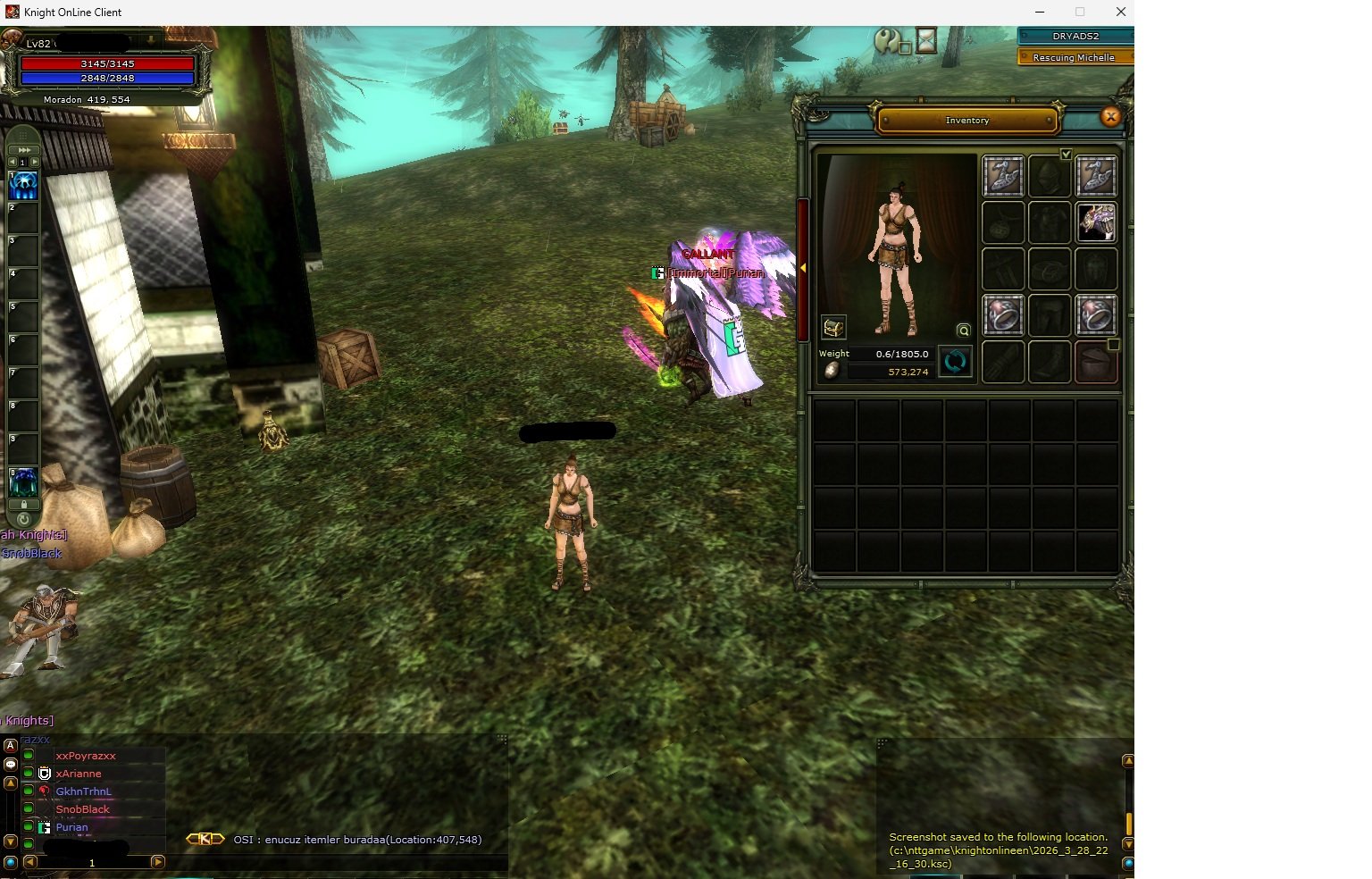Click the next page arrow on the chat page bar
The height and width of the screenshot is (879, 1372).
tap(160, 863)
